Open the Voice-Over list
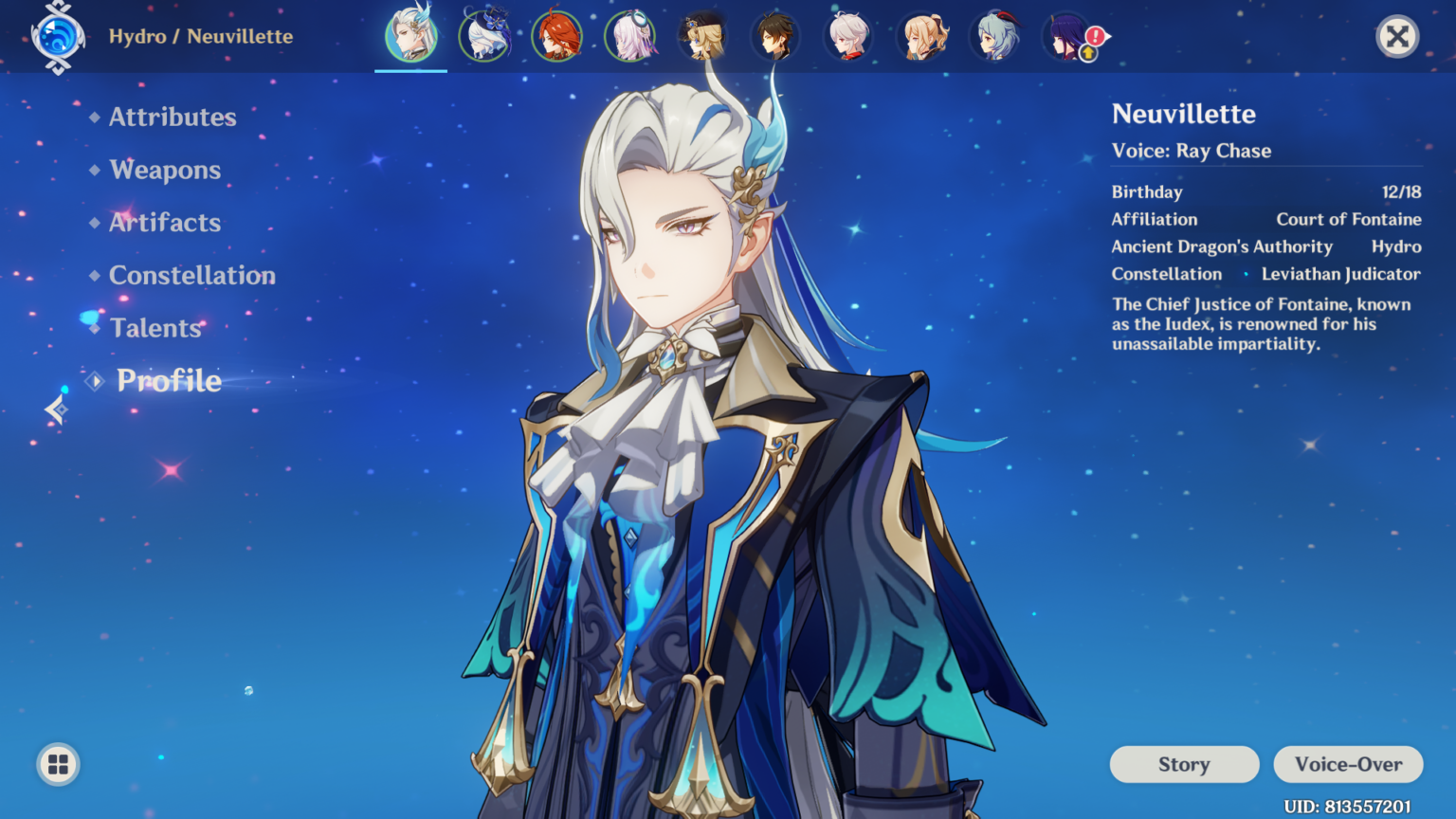Screen dimensions: 1456x819 (x=1348, y=764)
